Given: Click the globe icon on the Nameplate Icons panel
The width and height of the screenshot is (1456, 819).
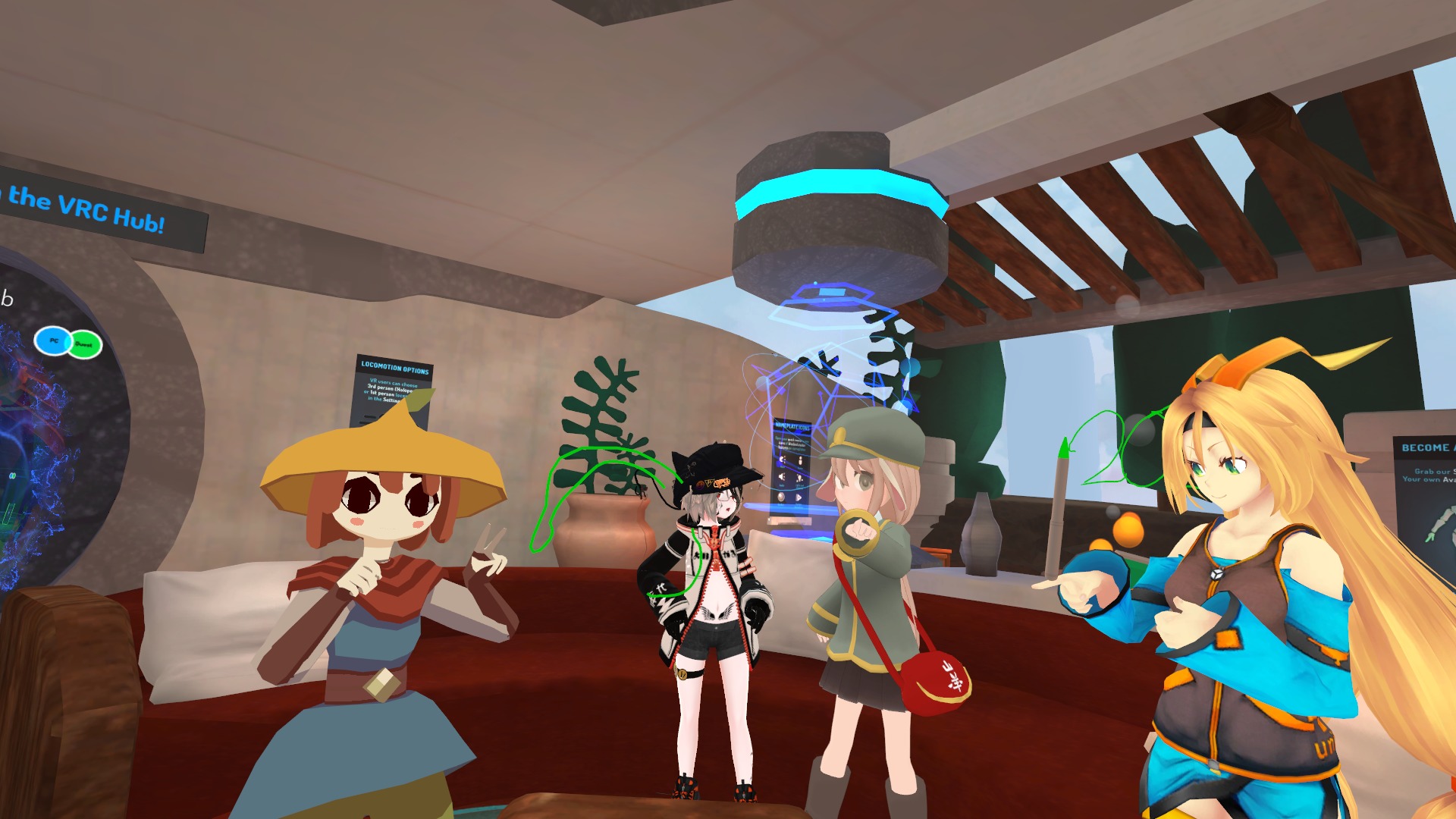Looking at the screenshot, I should point(781,497).
